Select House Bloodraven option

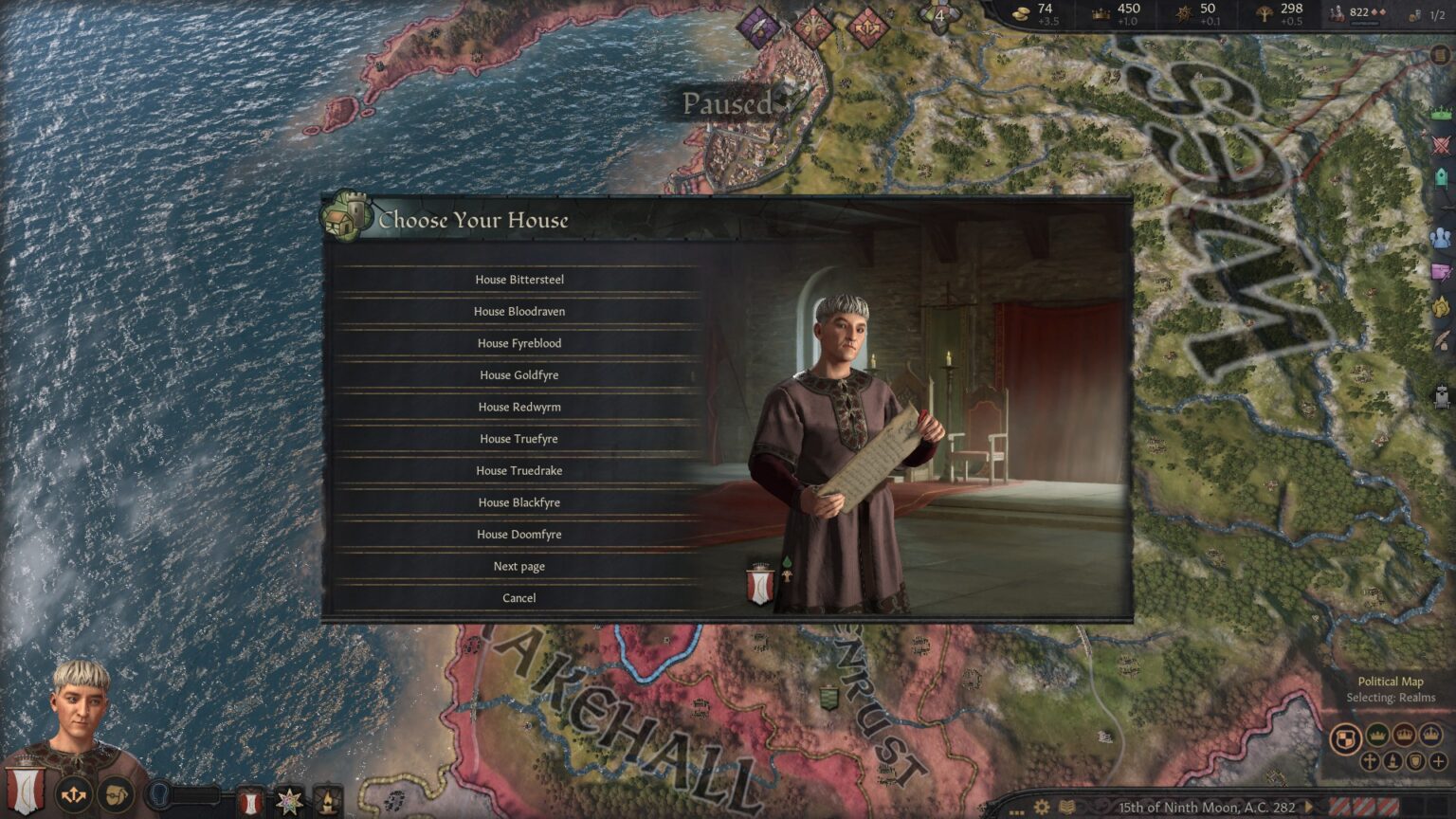click(519, 311)
